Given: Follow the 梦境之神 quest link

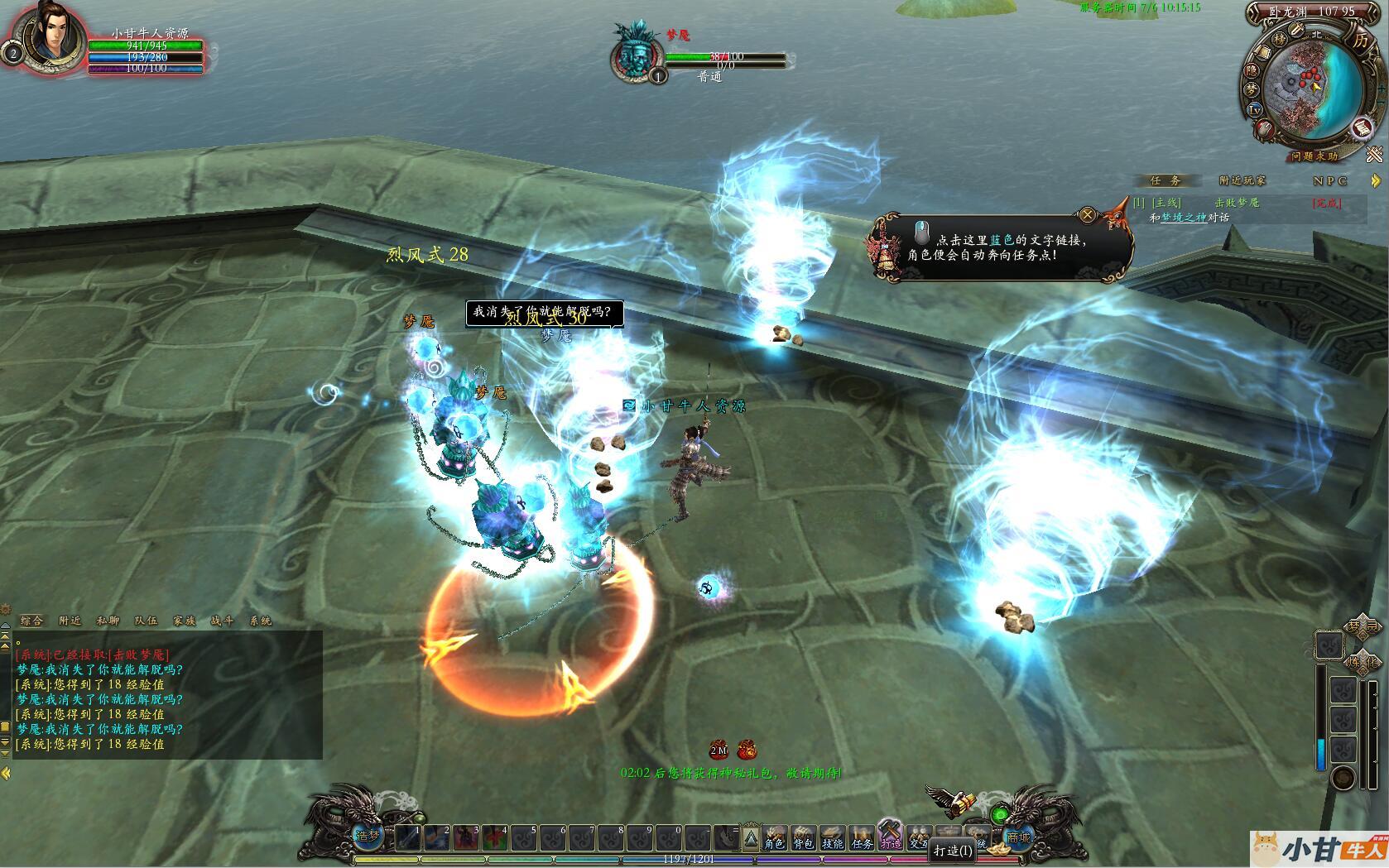Looking at the screenshot, I should pos(1183,218).
